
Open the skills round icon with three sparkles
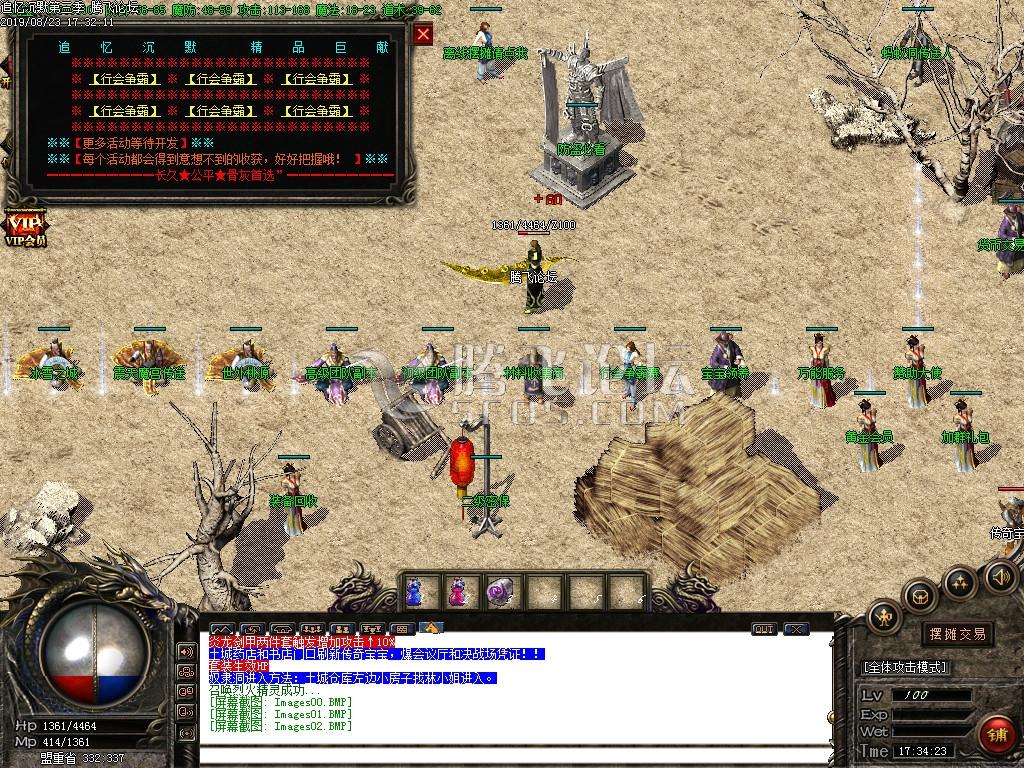coord(959,582)
